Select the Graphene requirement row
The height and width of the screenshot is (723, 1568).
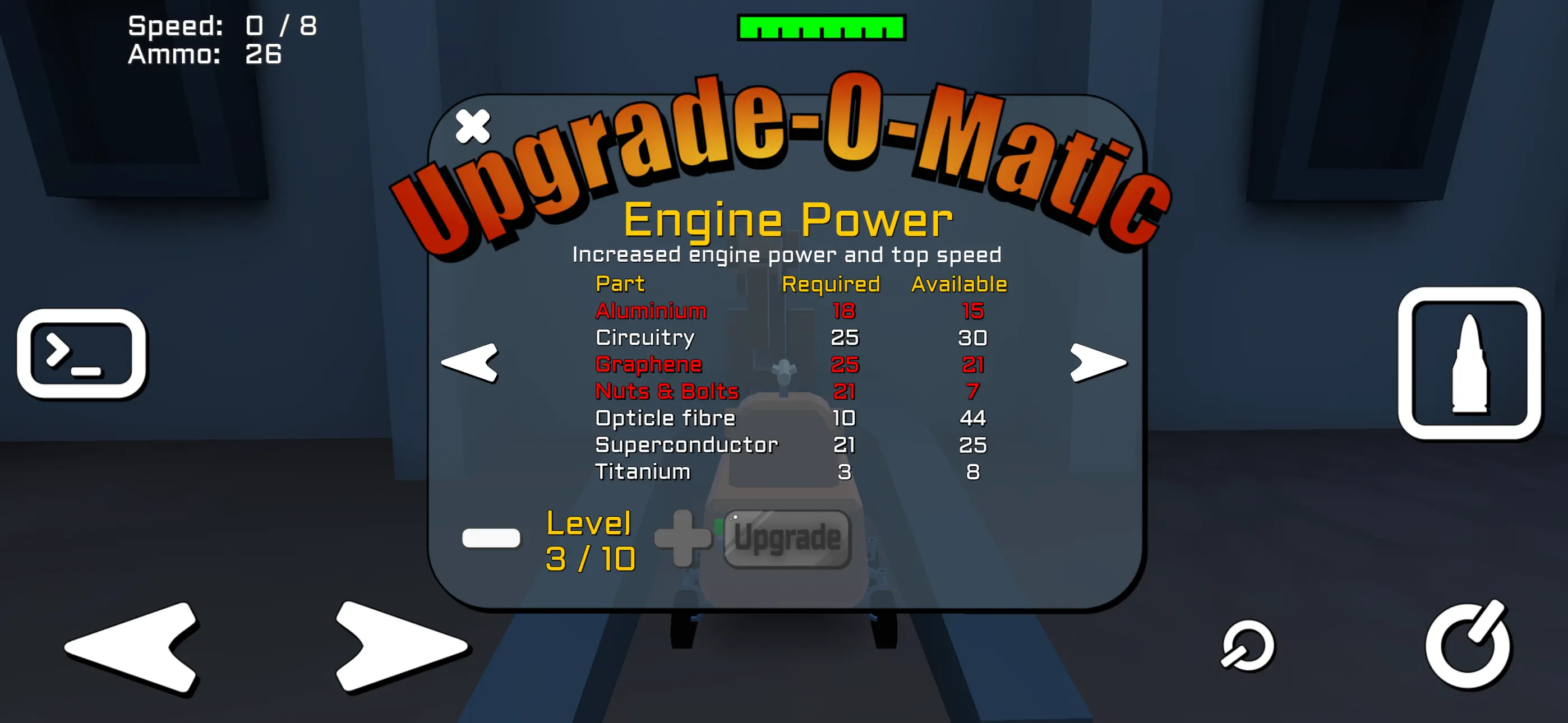coord(648,364)
